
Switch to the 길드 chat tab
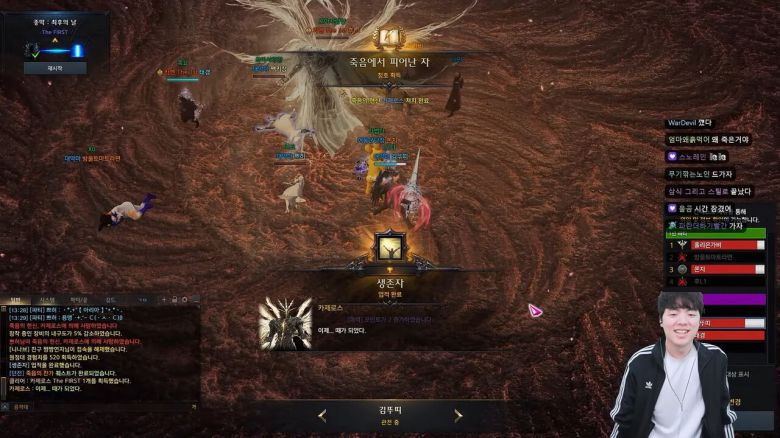[110, 299]
